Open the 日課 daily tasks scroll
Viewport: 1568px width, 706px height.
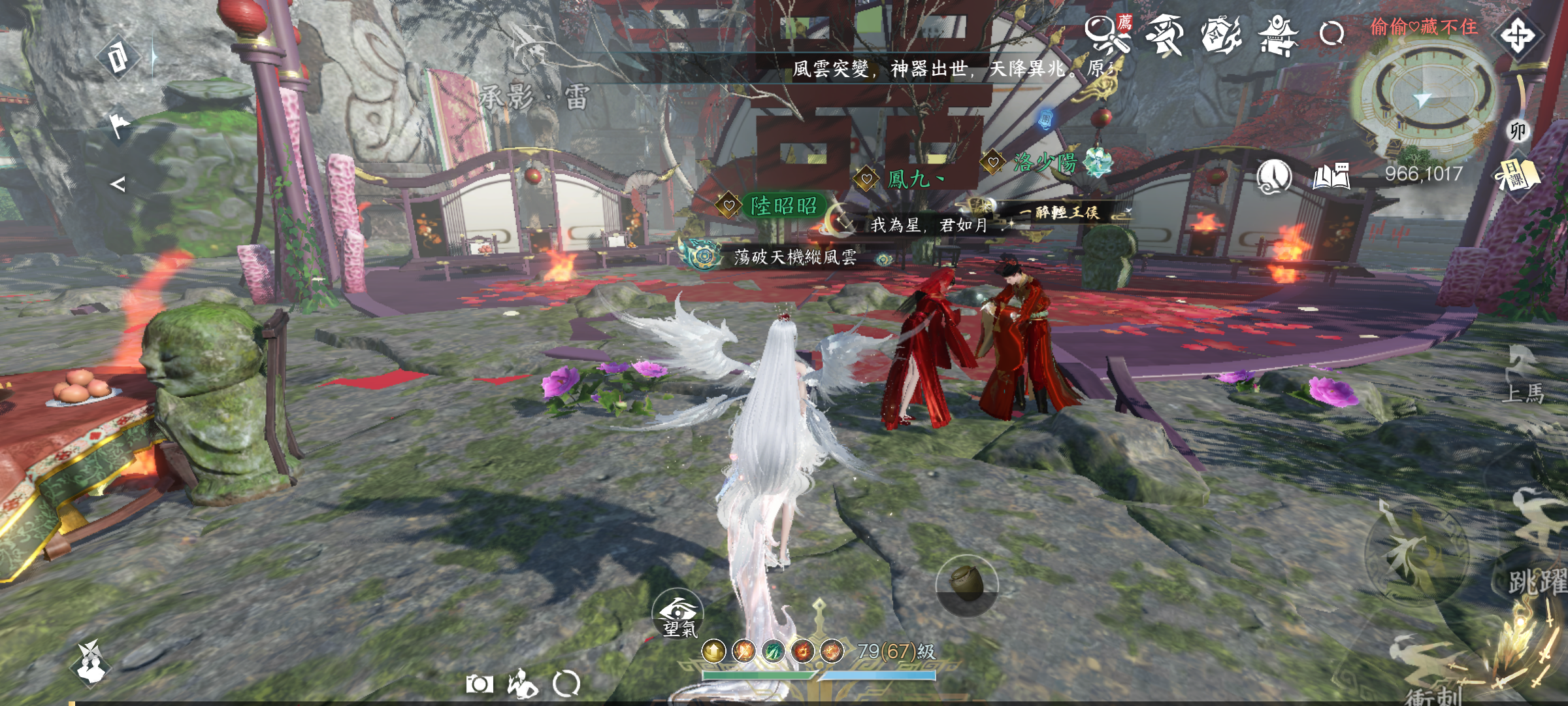tap(1516, 175)
